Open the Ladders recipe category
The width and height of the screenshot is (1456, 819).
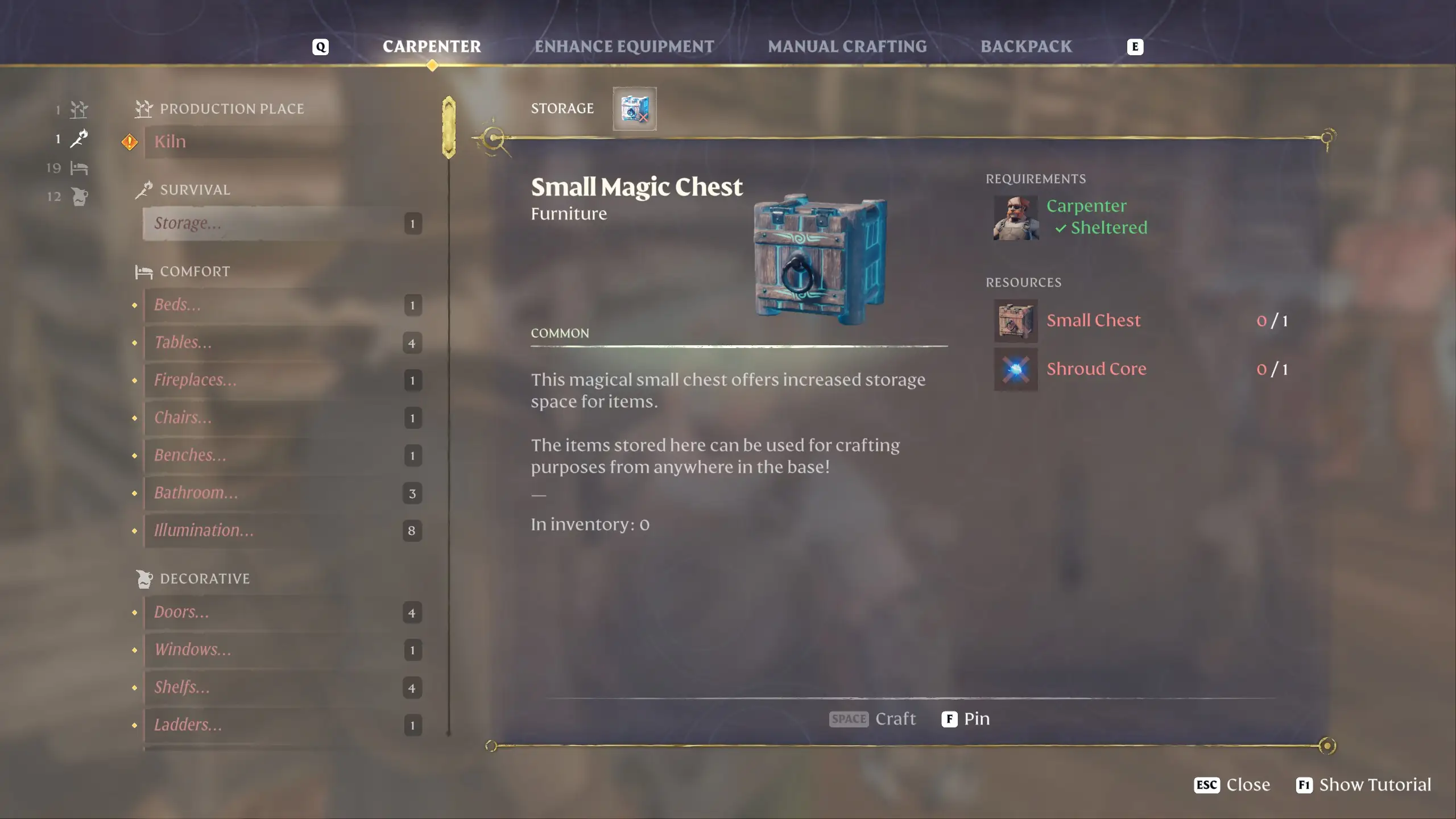282,725
